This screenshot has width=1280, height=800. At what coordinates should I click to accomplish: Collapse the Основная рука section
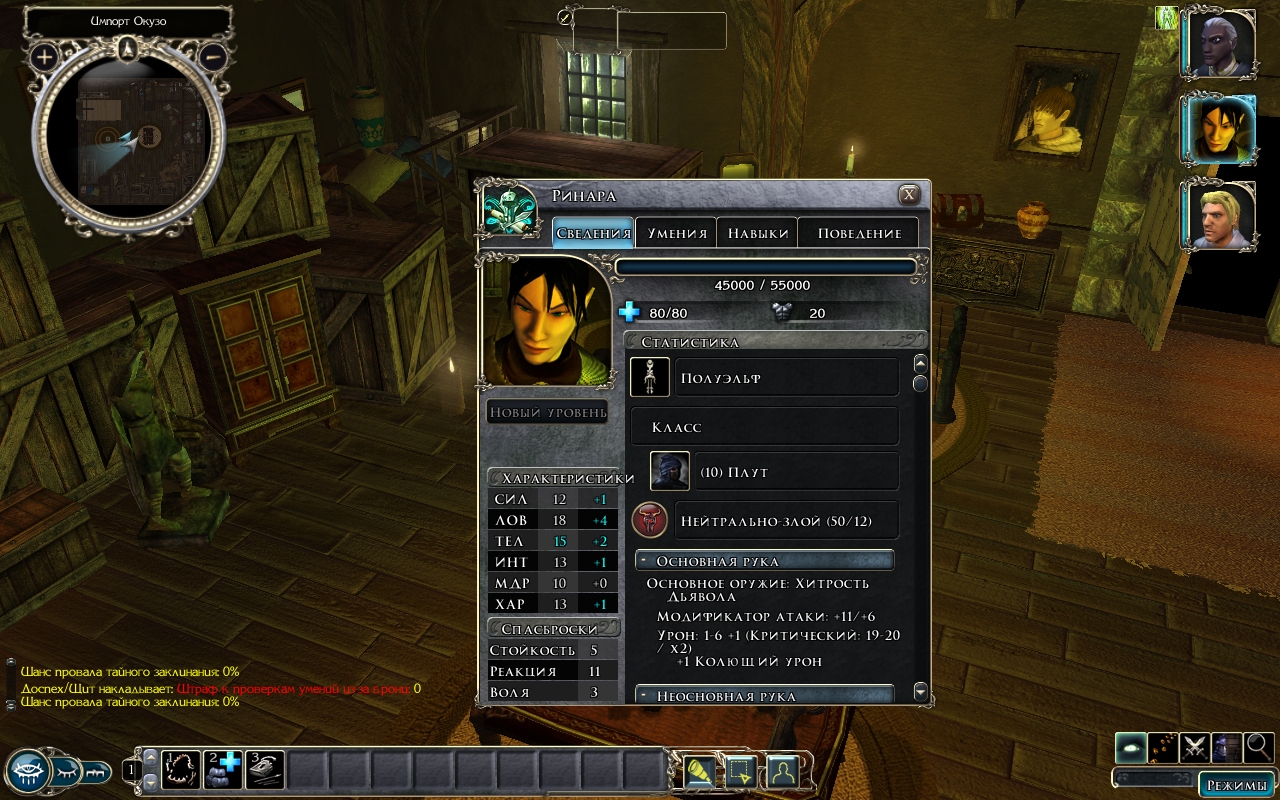click(644, 561)
